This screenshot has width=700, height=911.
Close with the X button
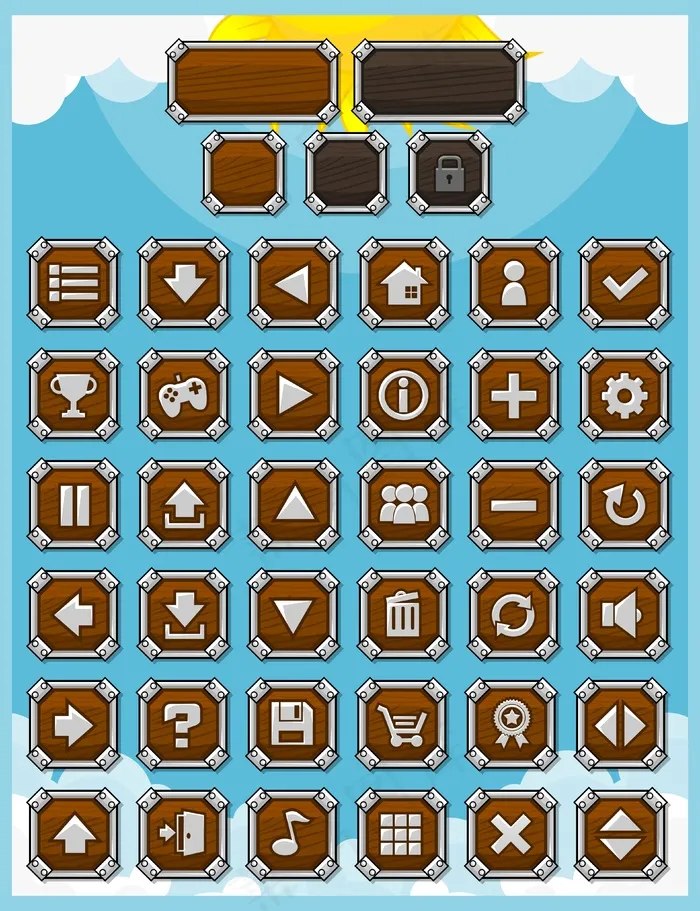coord(512,834)
